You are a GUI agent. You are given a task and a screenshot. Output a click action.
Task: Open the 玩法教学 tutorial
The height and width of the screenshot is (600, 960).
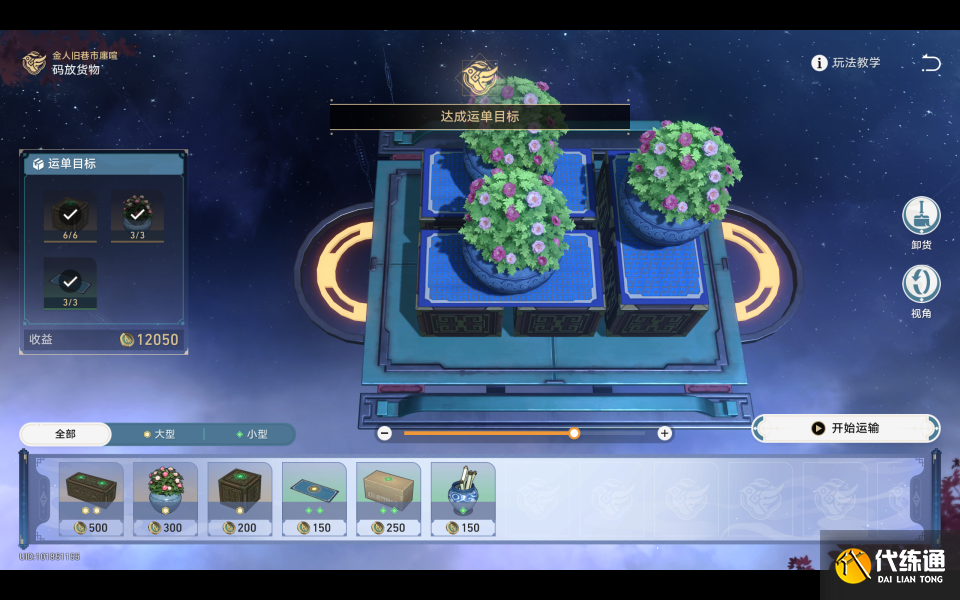(846, 63)
